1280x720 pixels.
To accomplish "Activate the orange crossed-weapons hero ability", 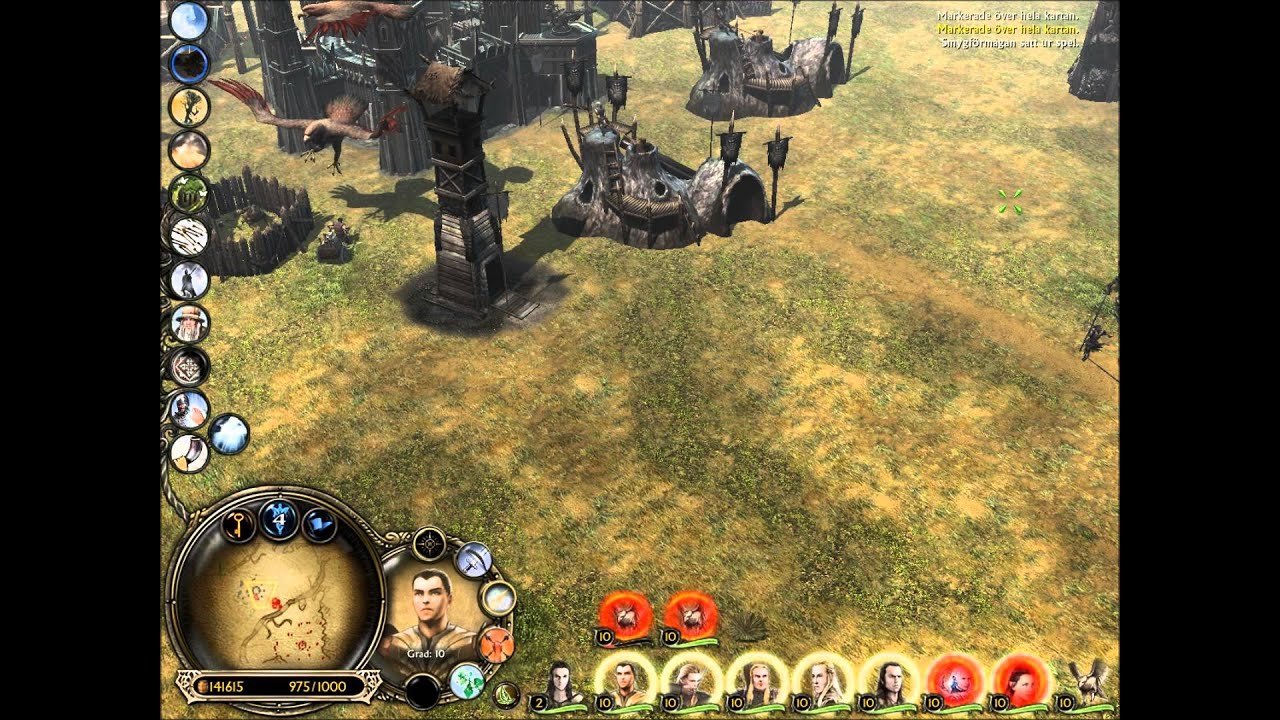I will pos(495,643).
